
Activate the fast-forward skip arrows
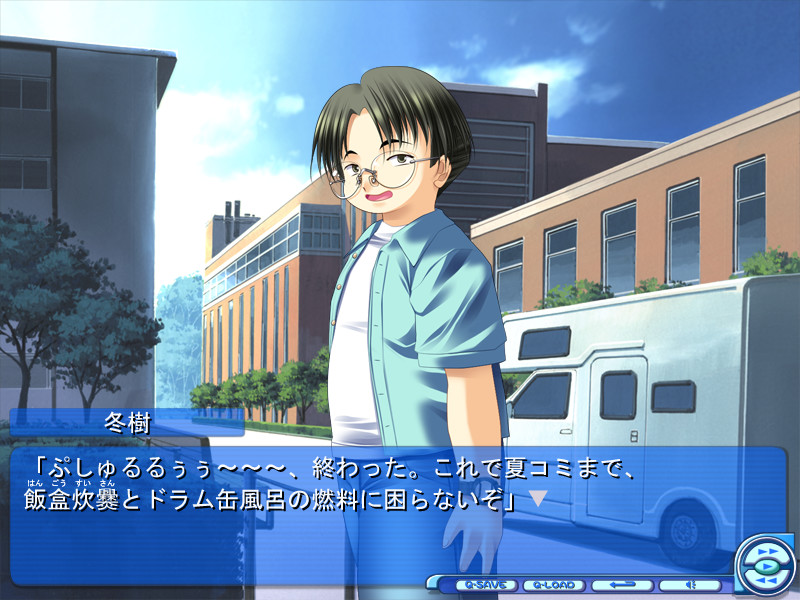click(767, 551)
